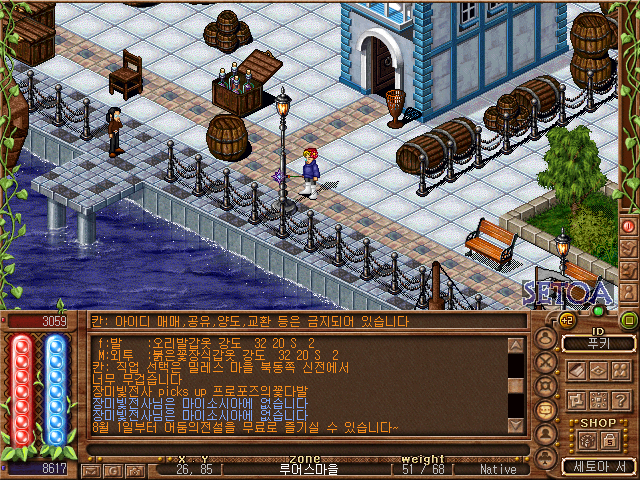This screenshot has width=640, height=480.
Task: Toggle the speech bubble chat button
Action: click(x=546, y=411)
